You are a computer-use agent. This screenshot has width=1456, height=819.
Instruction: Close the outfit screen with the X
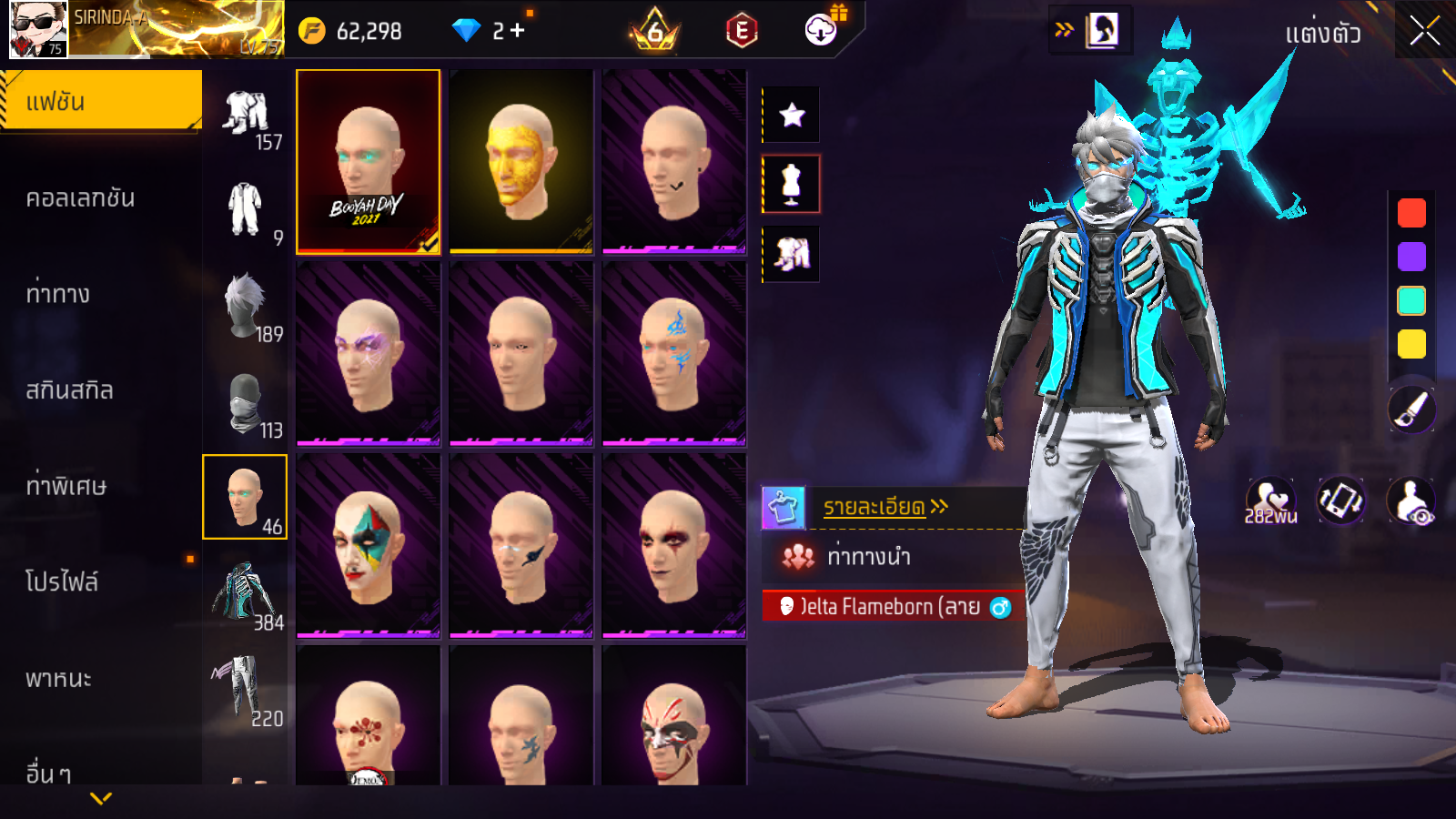(1424, 32)
